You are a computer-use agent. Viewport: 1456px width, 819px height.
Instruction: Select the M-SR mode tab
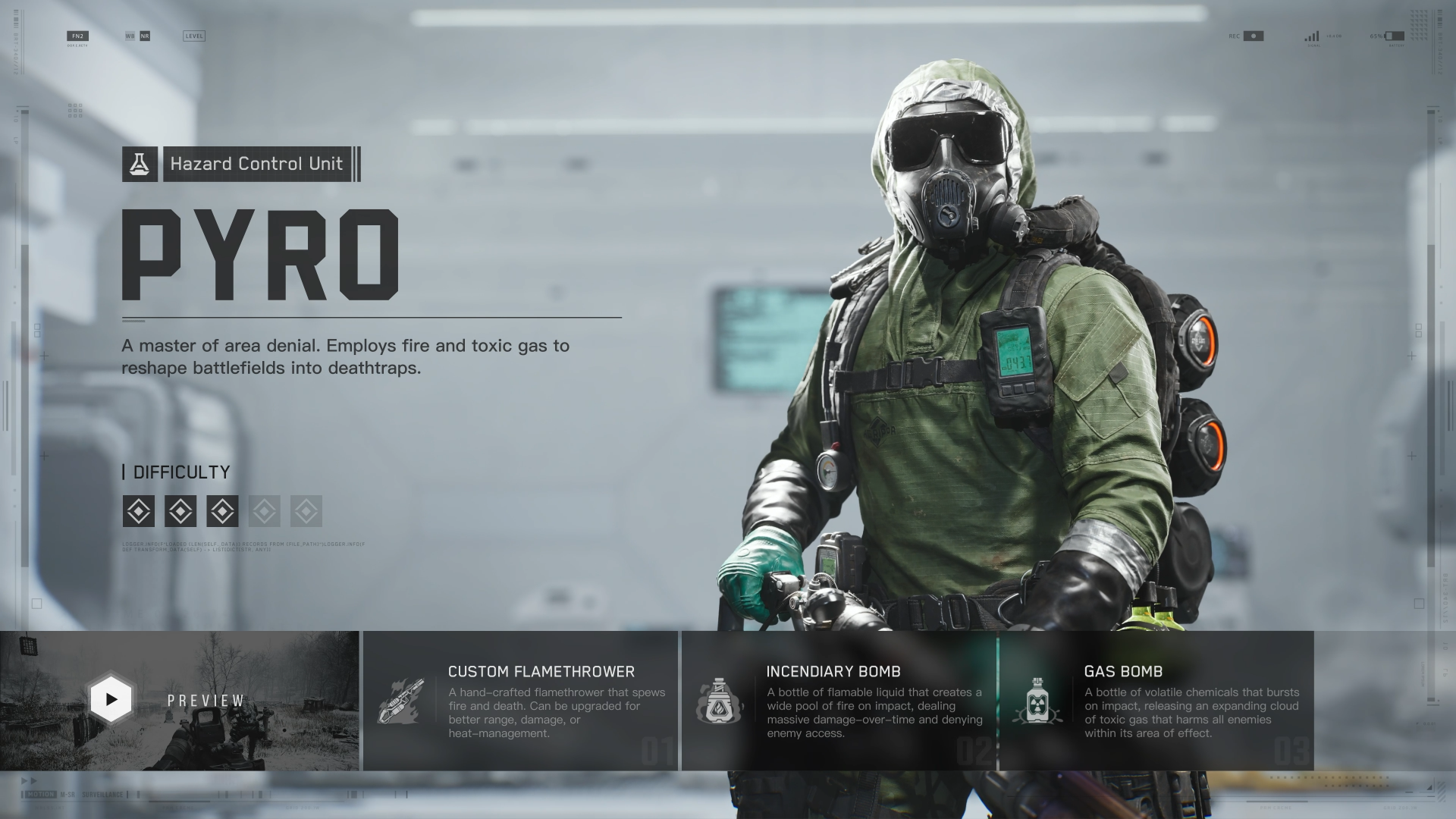67,794
